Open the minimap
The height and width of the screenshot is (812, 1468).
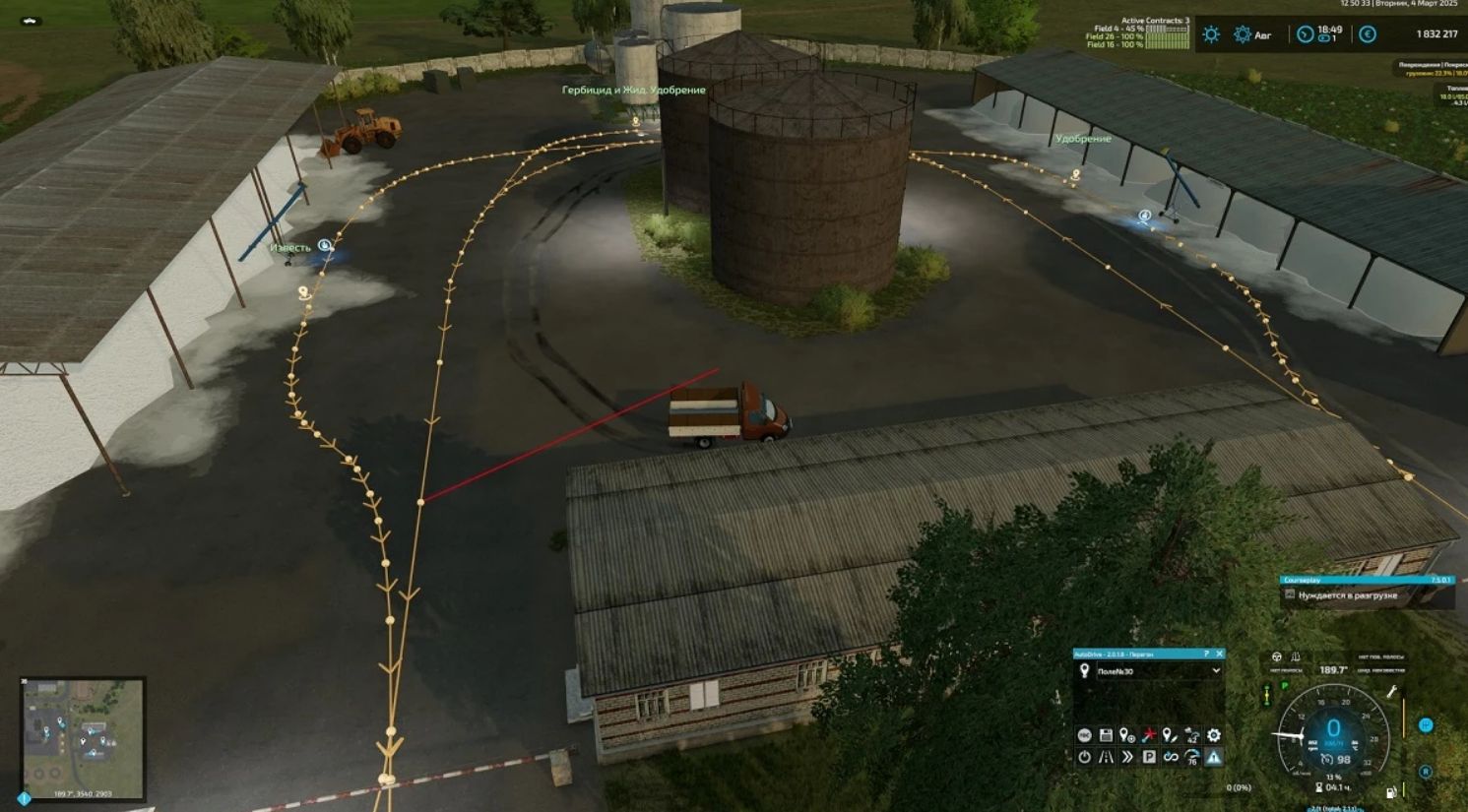click(x=83, y=726)
